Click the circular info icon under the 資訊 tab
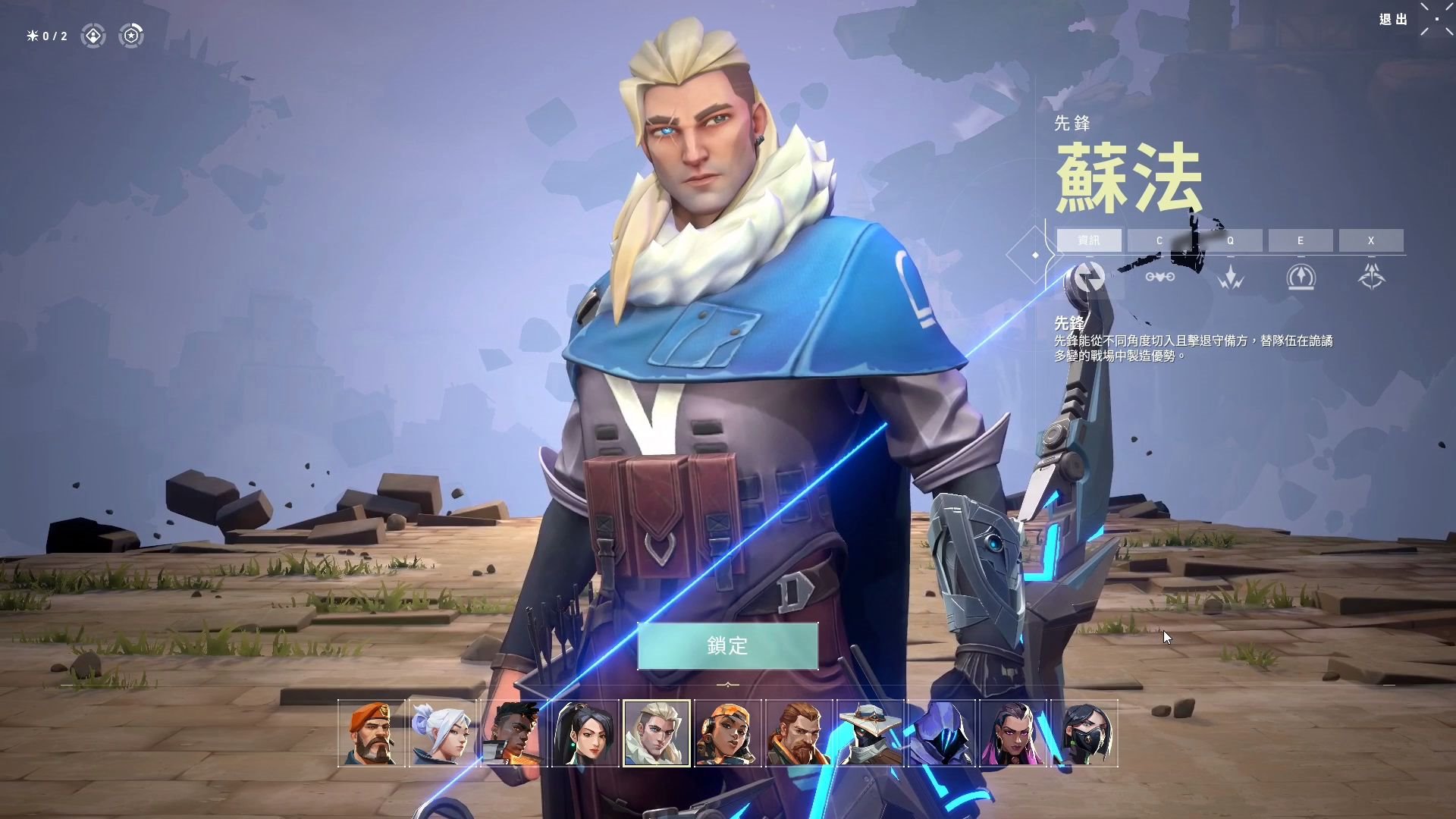 point(1087,276)
